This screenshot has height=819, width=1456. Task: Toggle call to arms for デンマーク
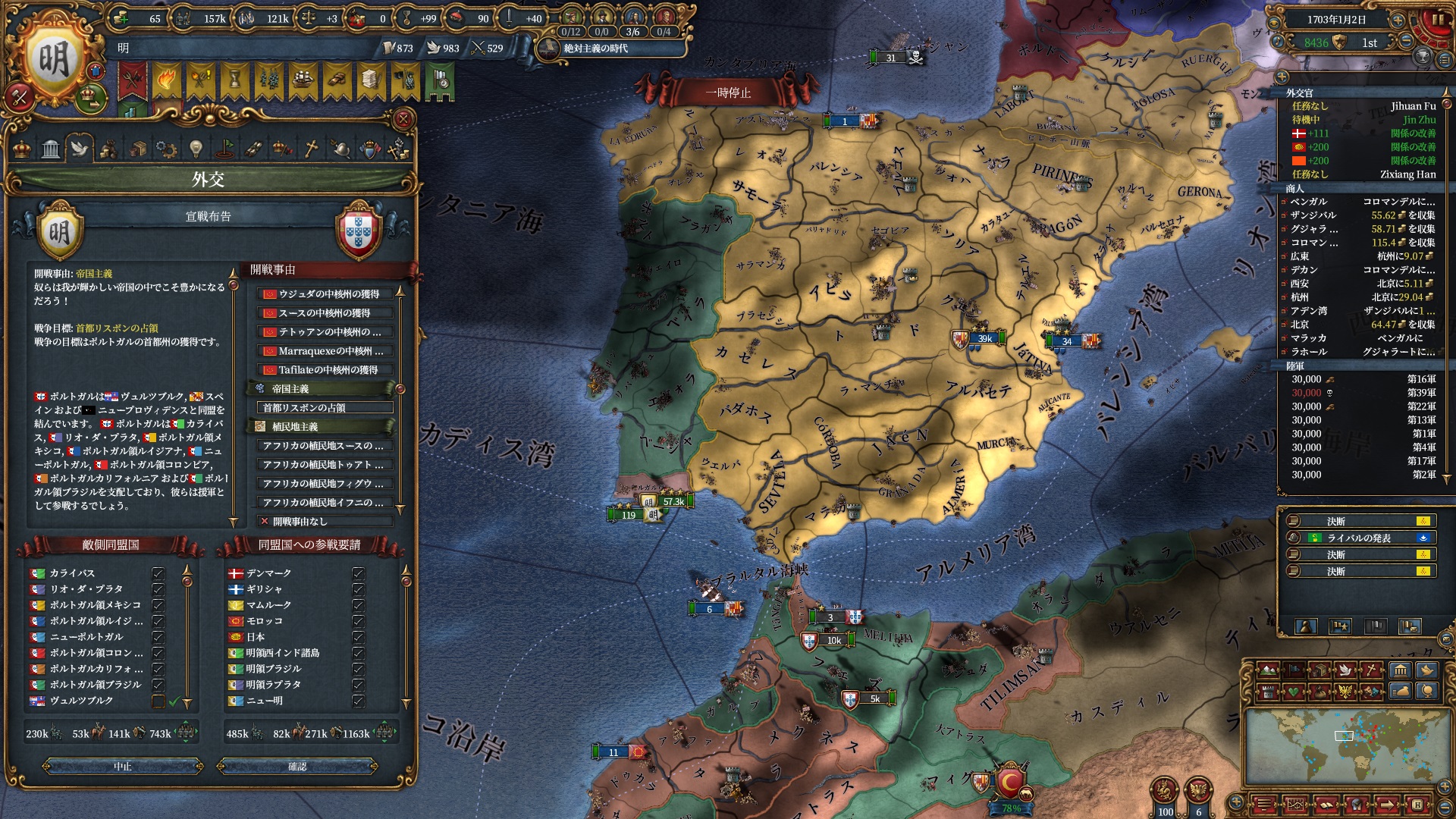[x=358, y=573]
